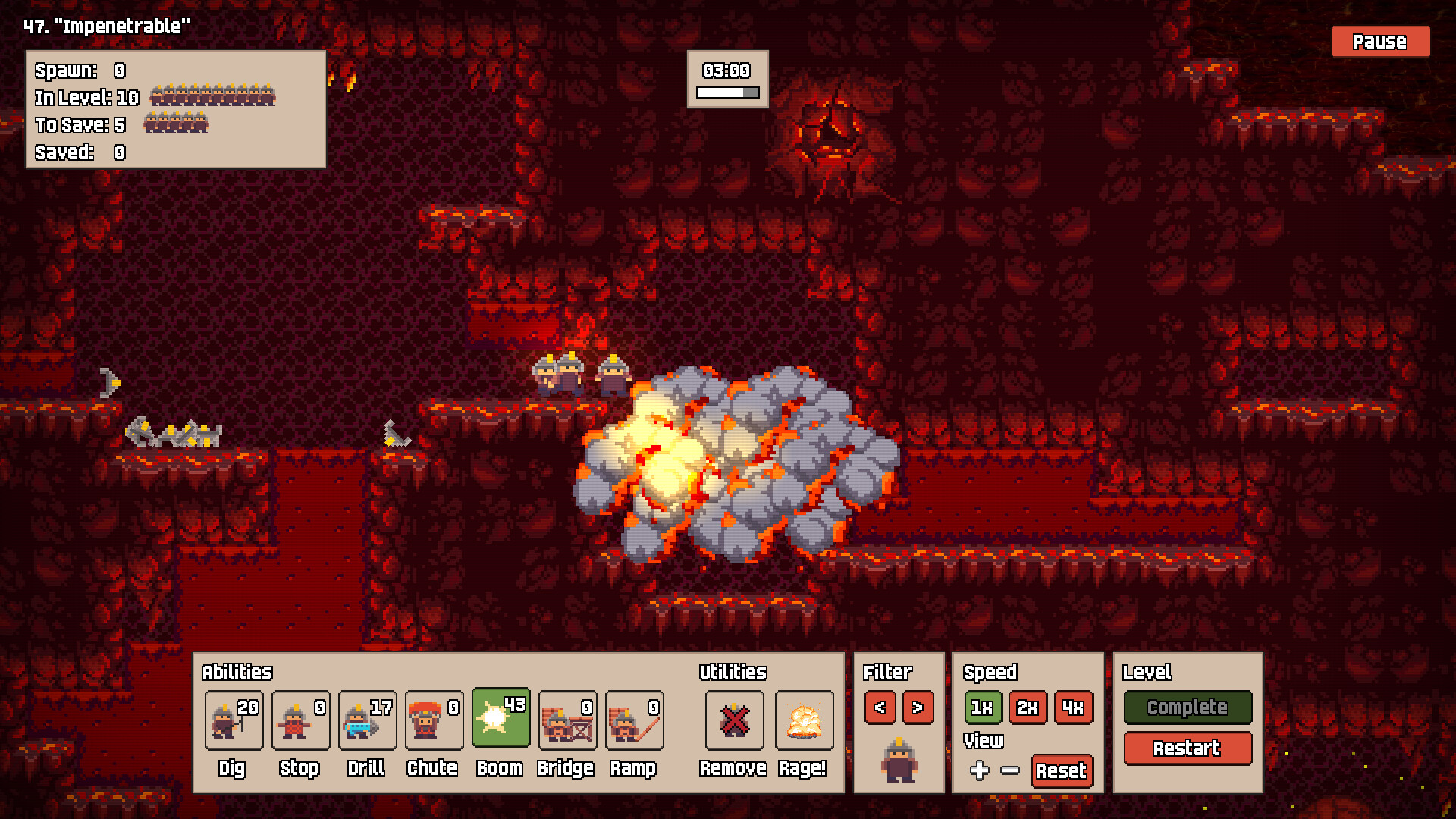The image size is (1456, 819).
Task: Set game speed to 4x
Action: (1073, 708)
